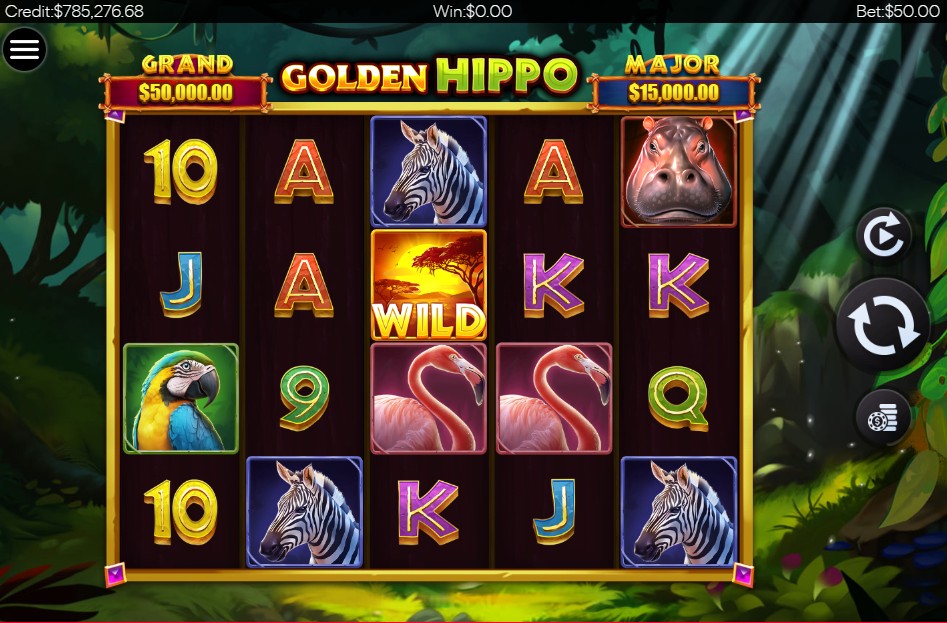
Task: Open the bet settings coin-stack button
Action: [x=883, y=418]
